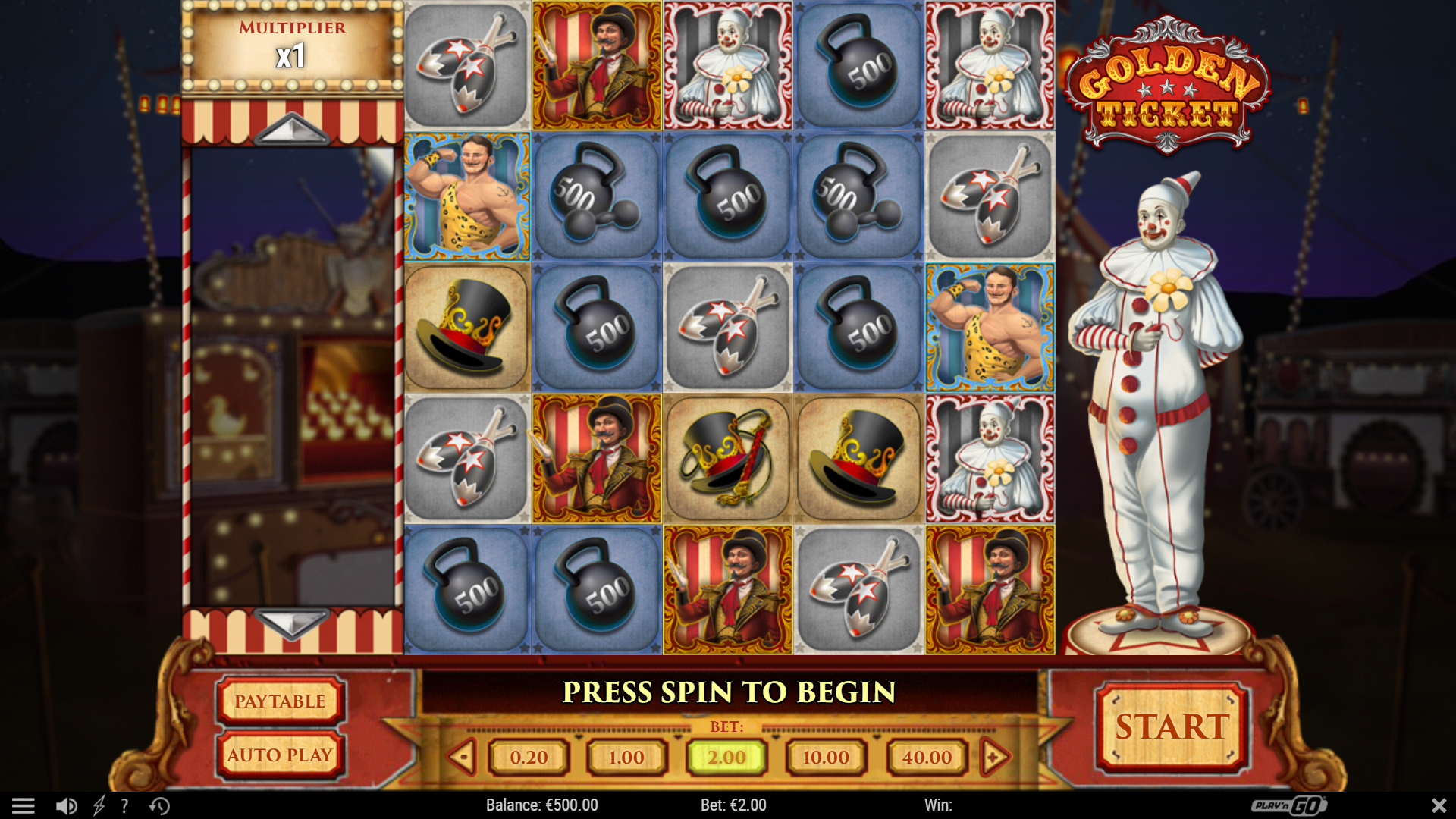Toggle the sound speaker icon
The height and width of the screenshot is (819, 1456).
pos(66,805)
